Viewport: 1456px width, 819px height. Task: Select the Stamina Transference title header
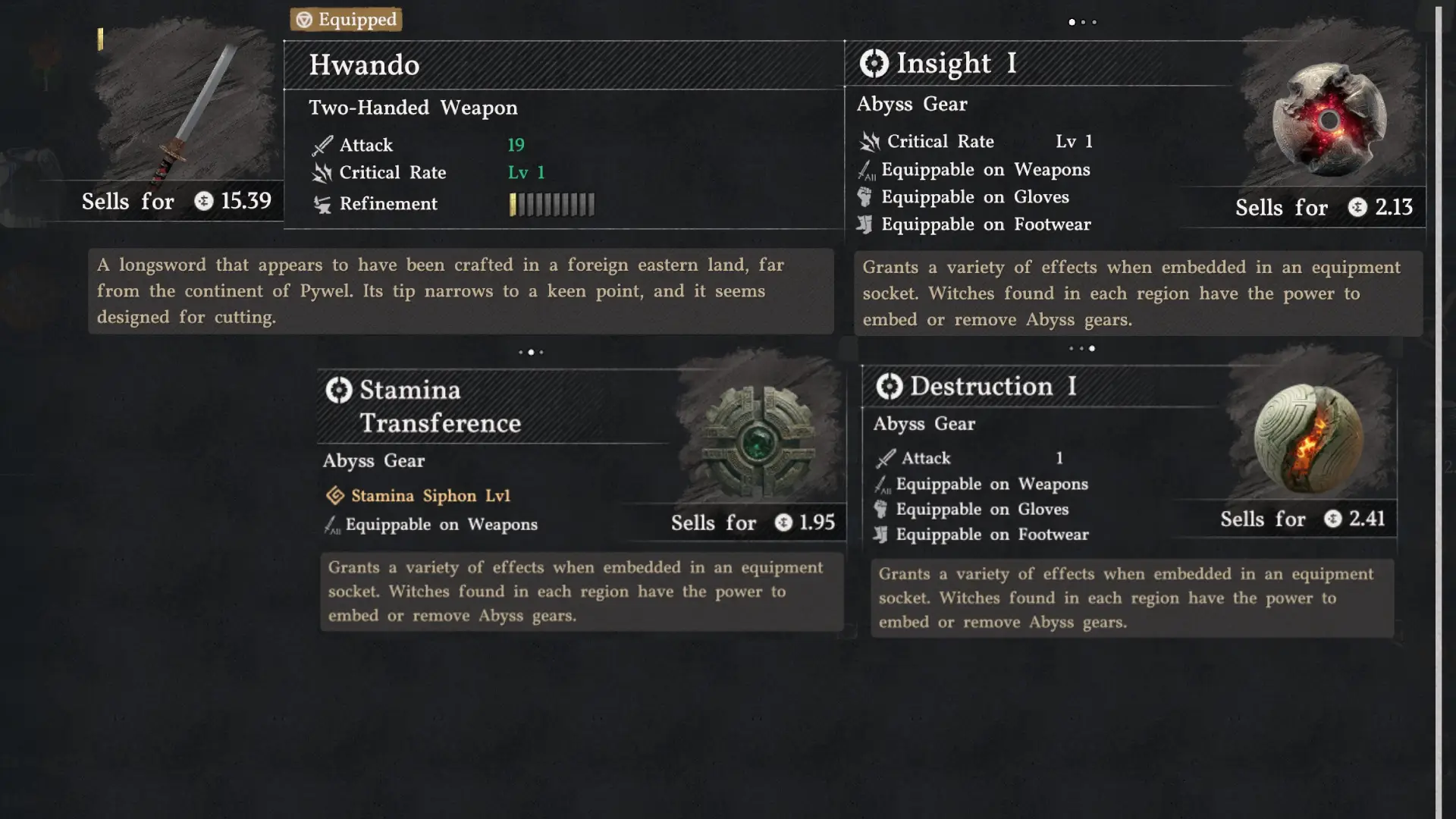pyautogui.click(x=440, y=406)
